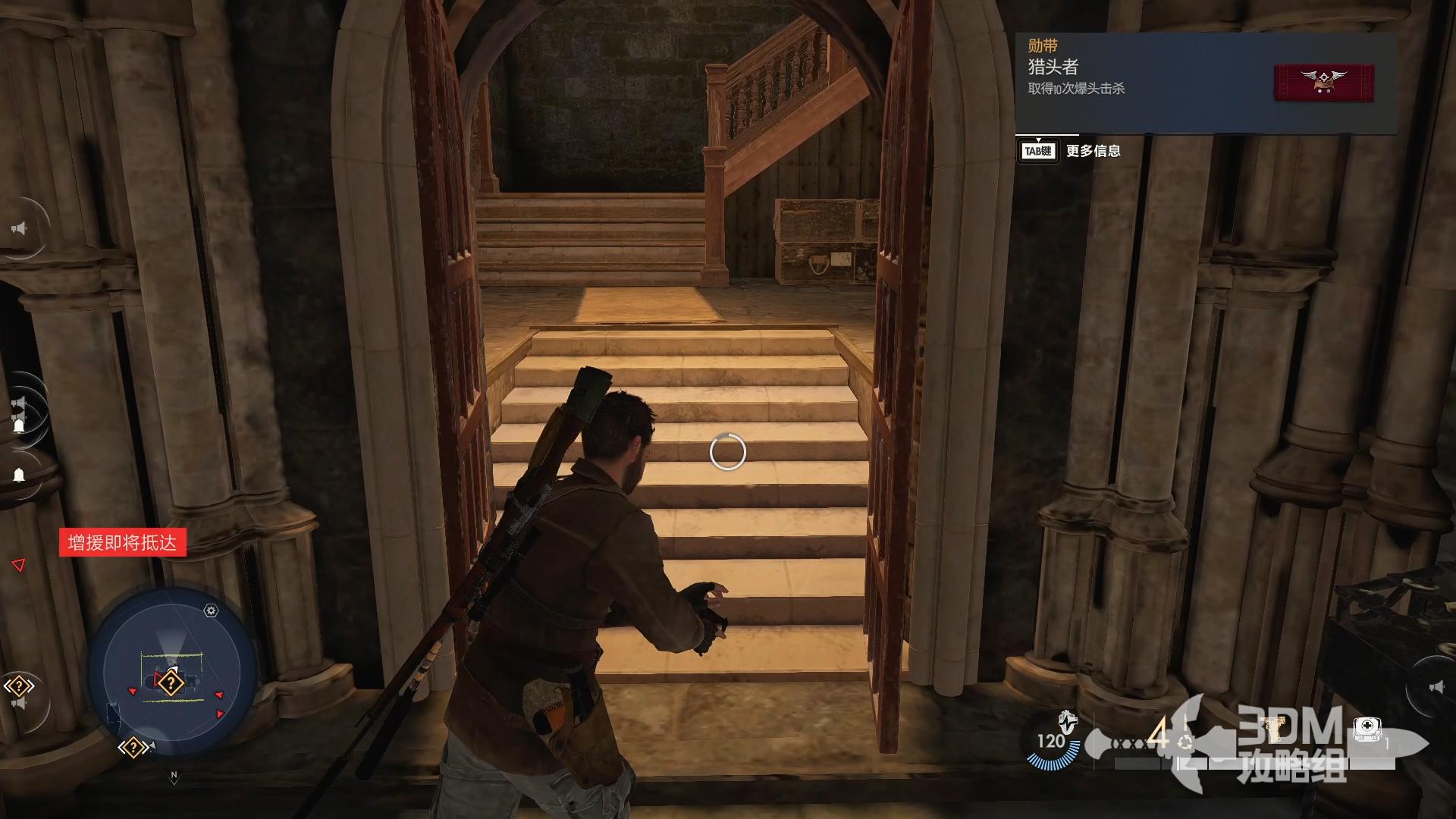Select the medkit item icon
This screenshot has width=1456, height=819.
coord(1367,730)
